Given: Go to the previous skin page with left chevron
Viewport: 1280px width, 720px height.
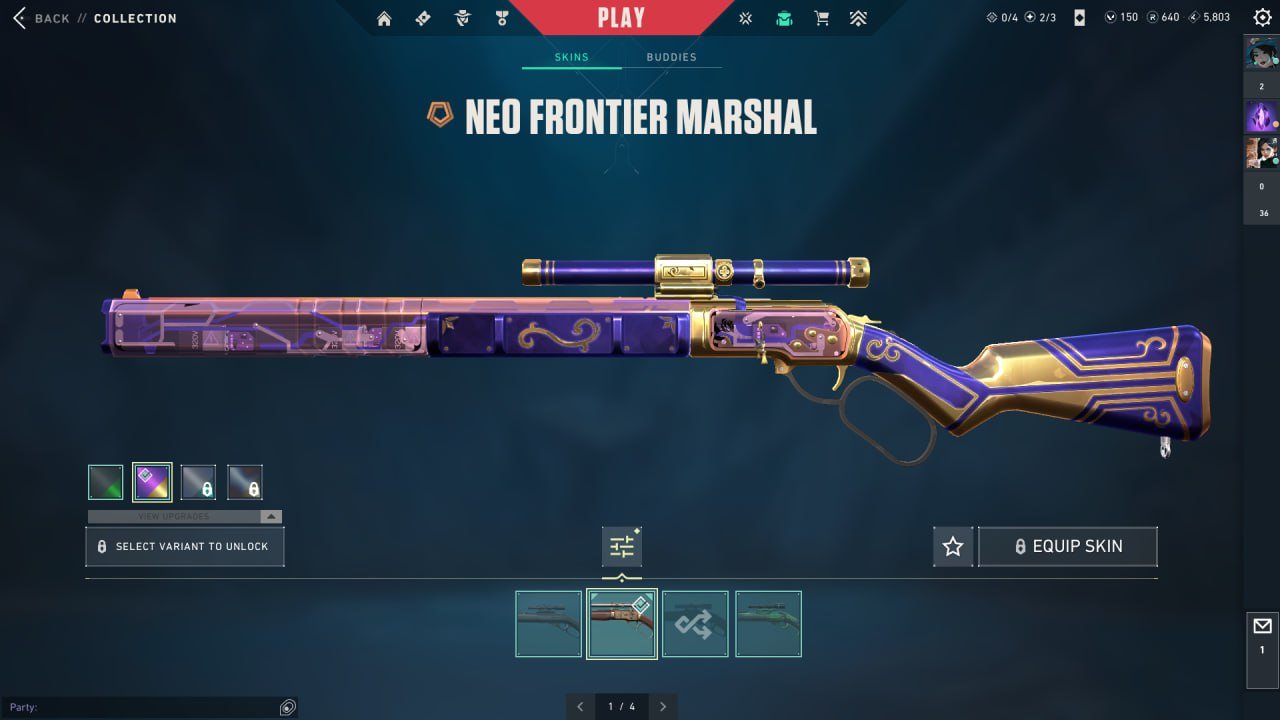Looking at the screenshot, I should (x=580, y=706).
